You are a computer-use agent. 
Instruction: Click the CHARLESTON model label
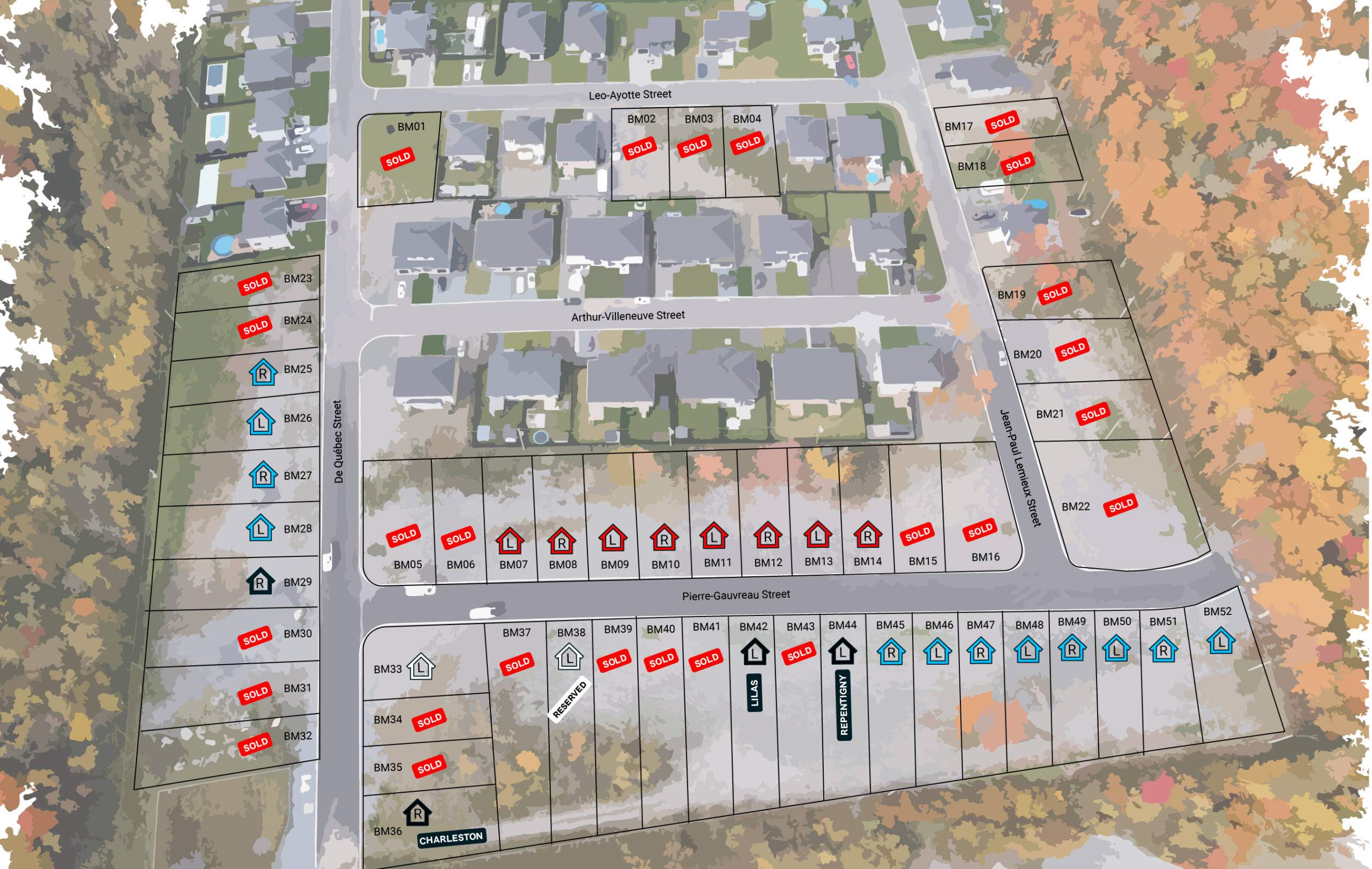[451, 838]
